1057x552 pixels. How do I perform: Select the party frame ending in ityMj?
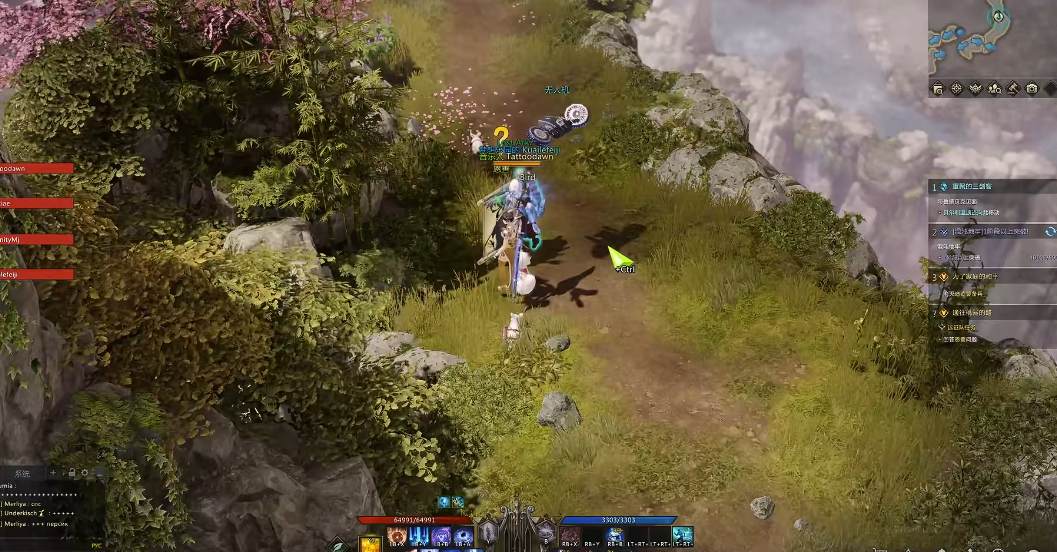[x=36, y=239]
